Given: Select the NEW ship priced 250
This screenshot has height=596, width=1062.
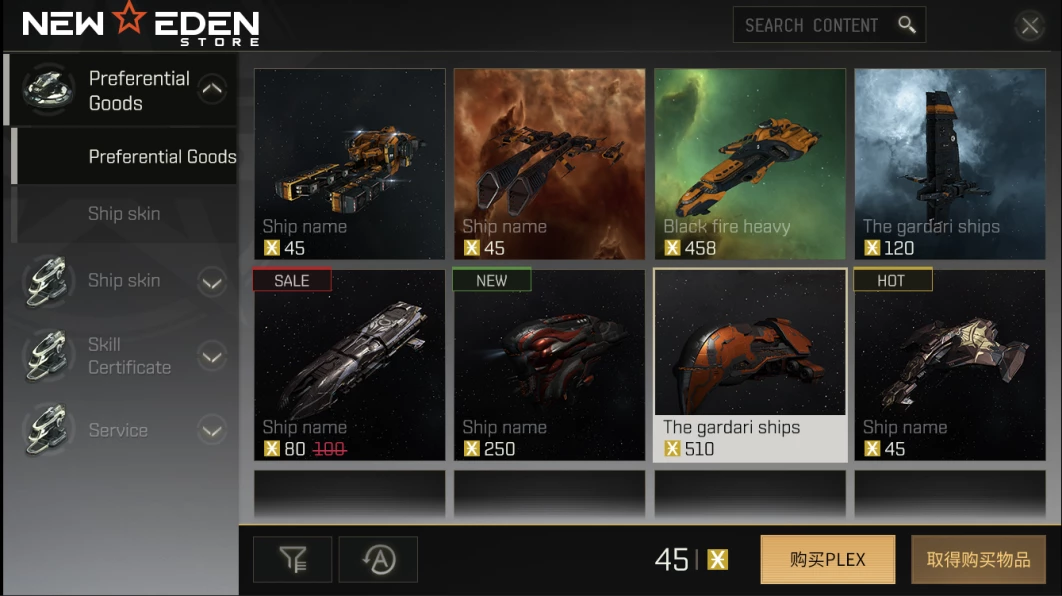Looking at the screenshot, I should [549, 365].
